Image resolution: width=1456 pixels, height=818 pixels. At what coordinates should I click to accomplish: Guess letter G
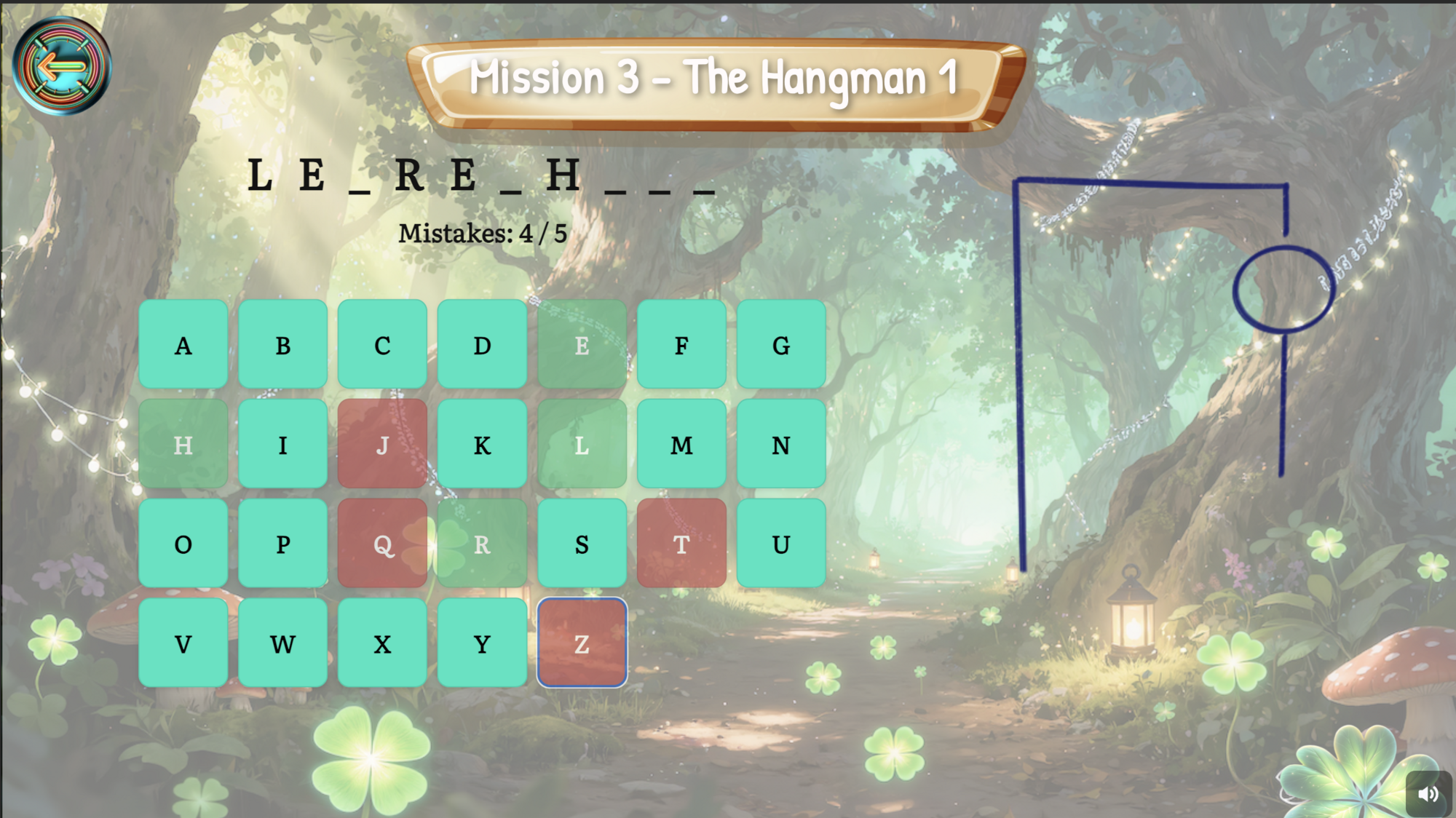pyautogui.click(x=781, y=345)
